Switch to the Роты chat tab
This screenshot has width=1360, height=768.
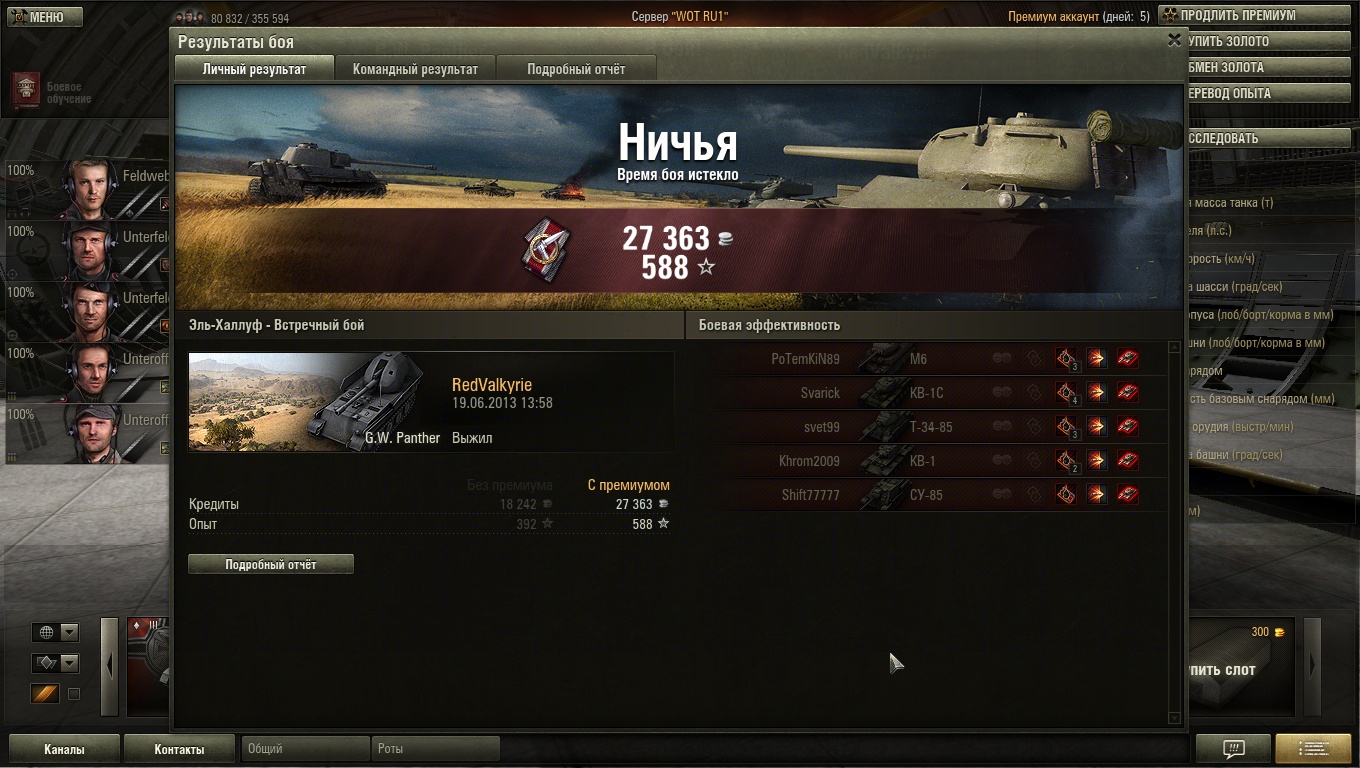tap(436, 748)
